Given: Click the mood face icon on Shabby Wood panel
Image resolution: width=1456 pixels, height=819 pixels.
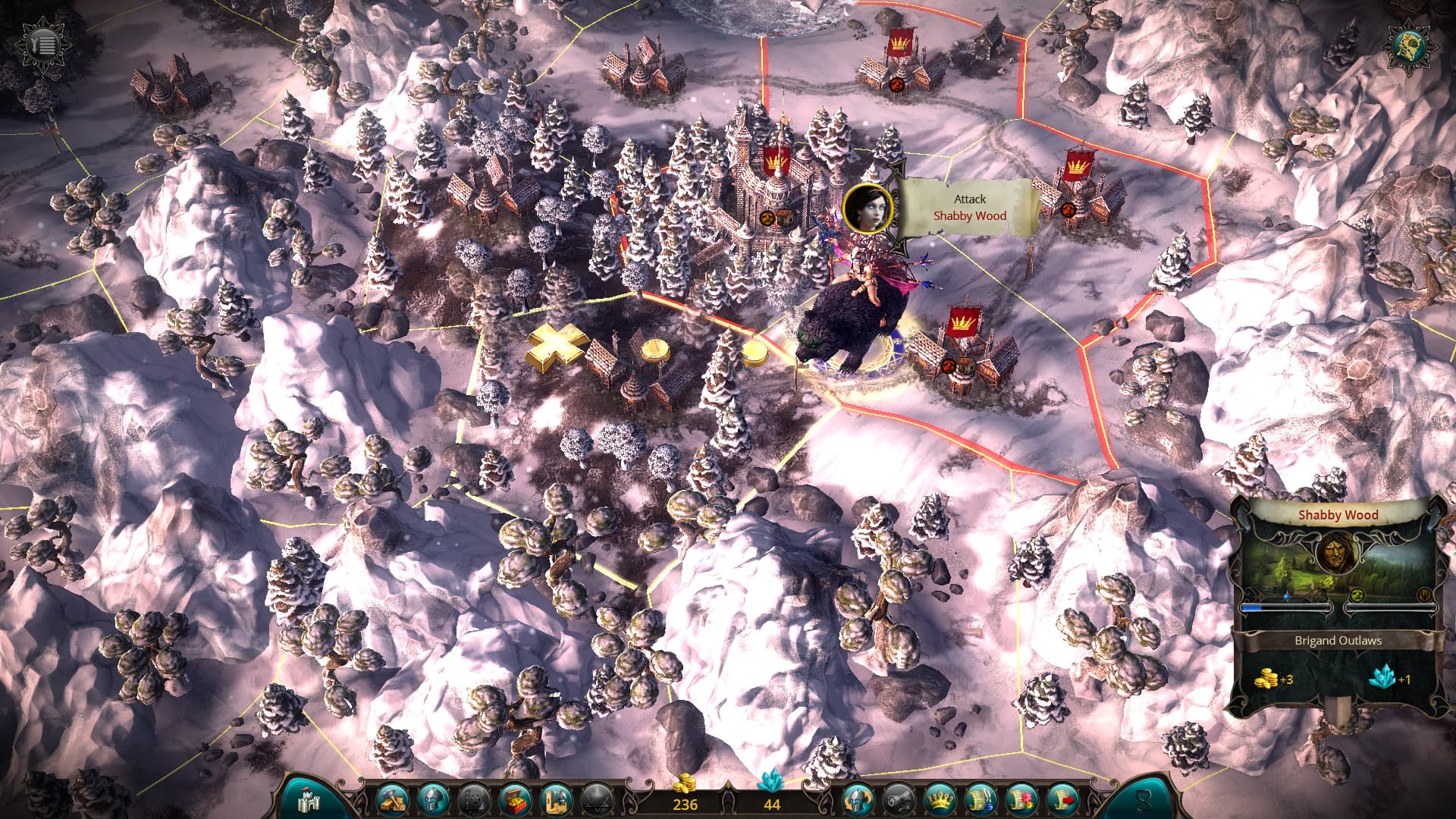Looking at the screenshot, I should click(1357, 595).
